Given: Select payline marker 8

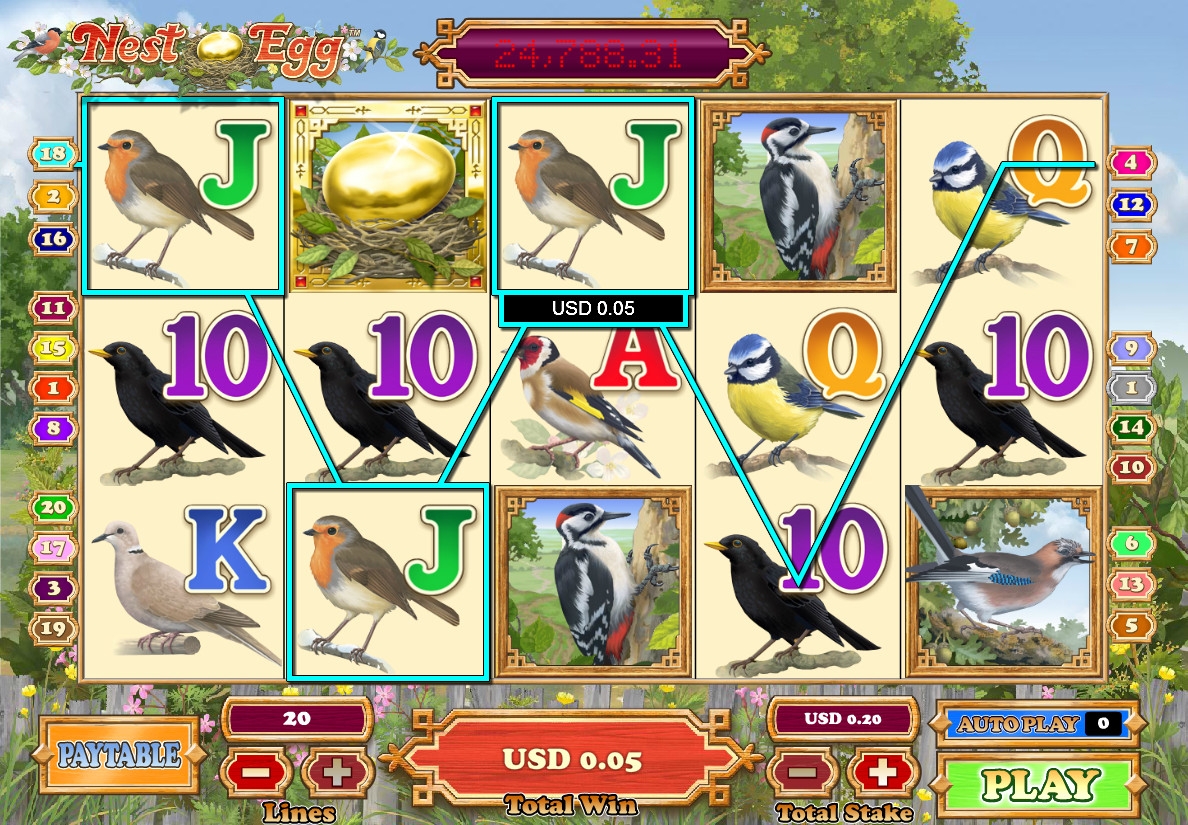Looking at the screenshot, I should (55, 428).
